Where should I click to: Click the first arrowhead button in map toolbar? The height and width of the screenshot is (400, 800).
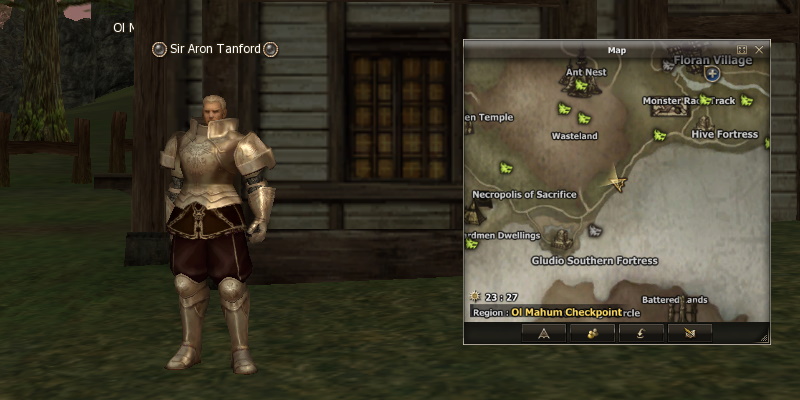pyautogui.click(x=544, y=333)
